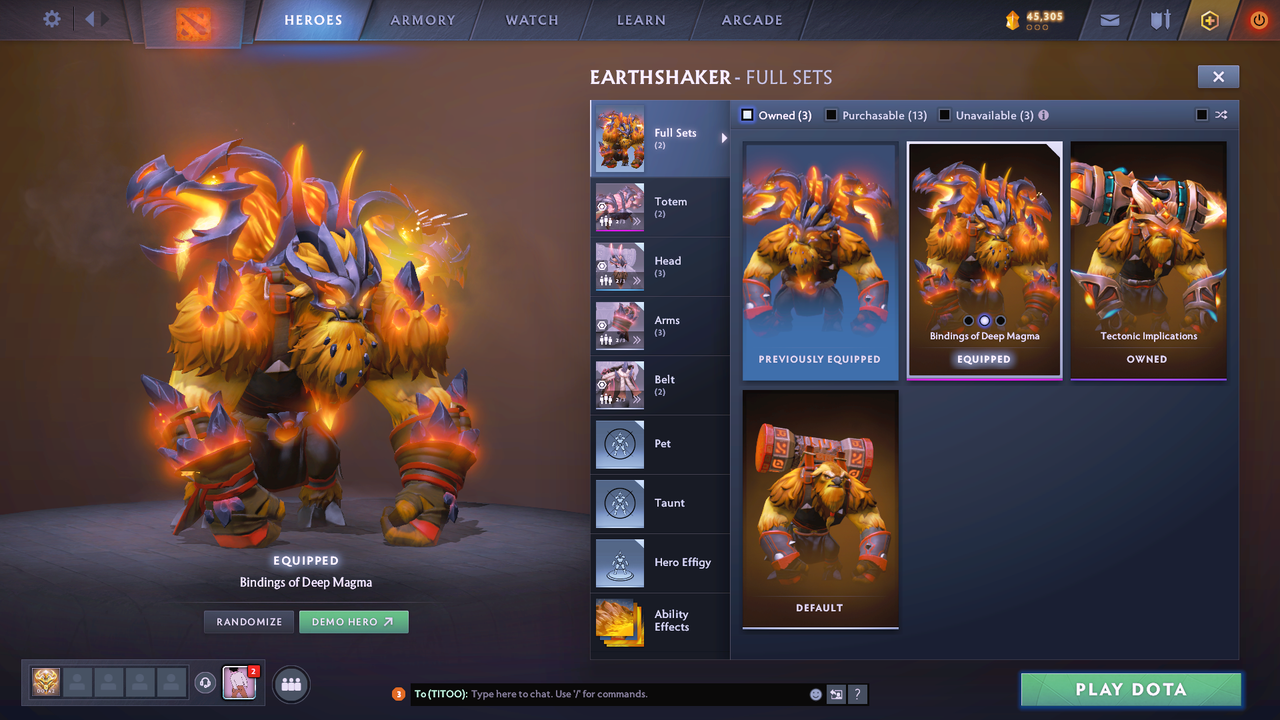
Task: Select the Arms slot icon
Action: click(x=619, y=325)
